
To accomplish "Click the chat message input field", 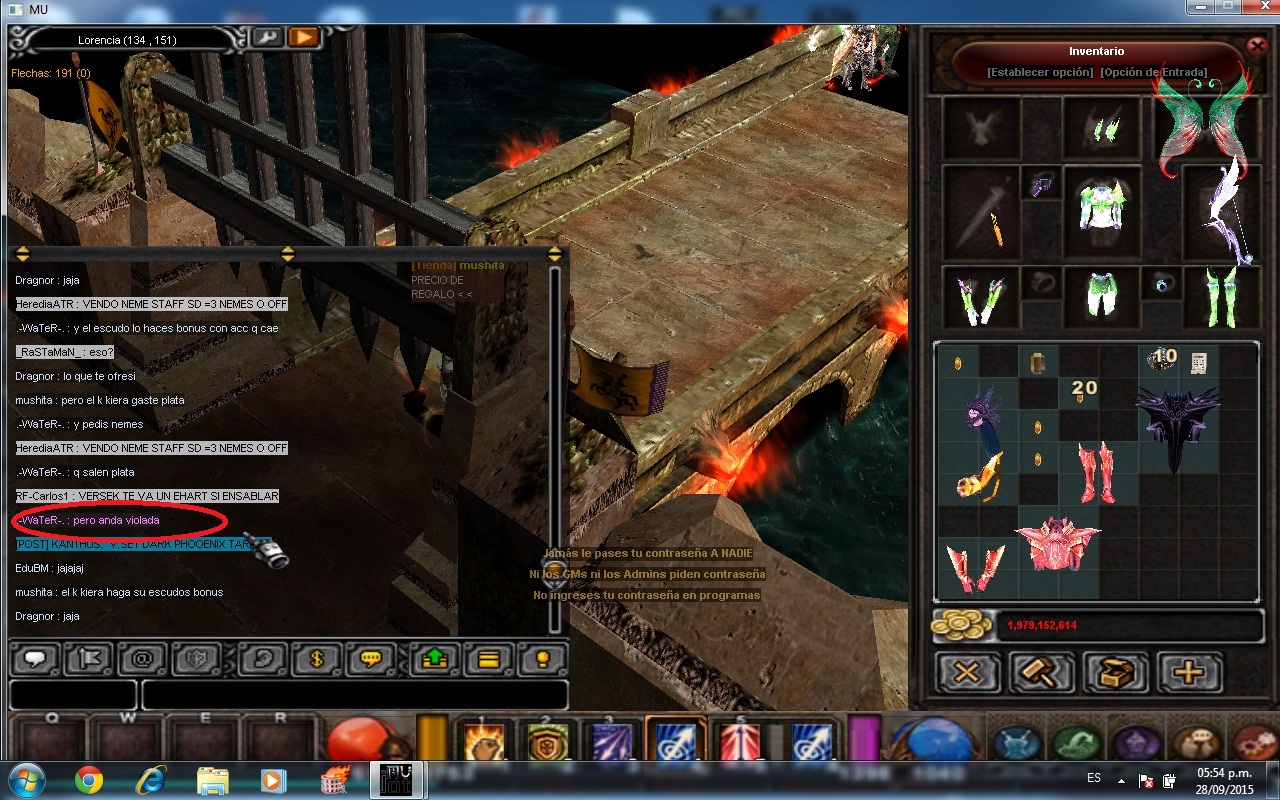I will [354, 695].
